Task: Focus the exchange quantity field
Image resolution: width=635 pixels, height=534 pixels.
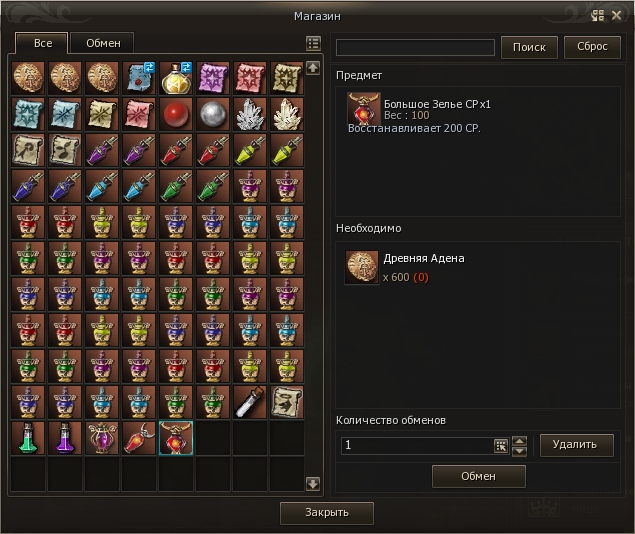Action: point(415,445)
